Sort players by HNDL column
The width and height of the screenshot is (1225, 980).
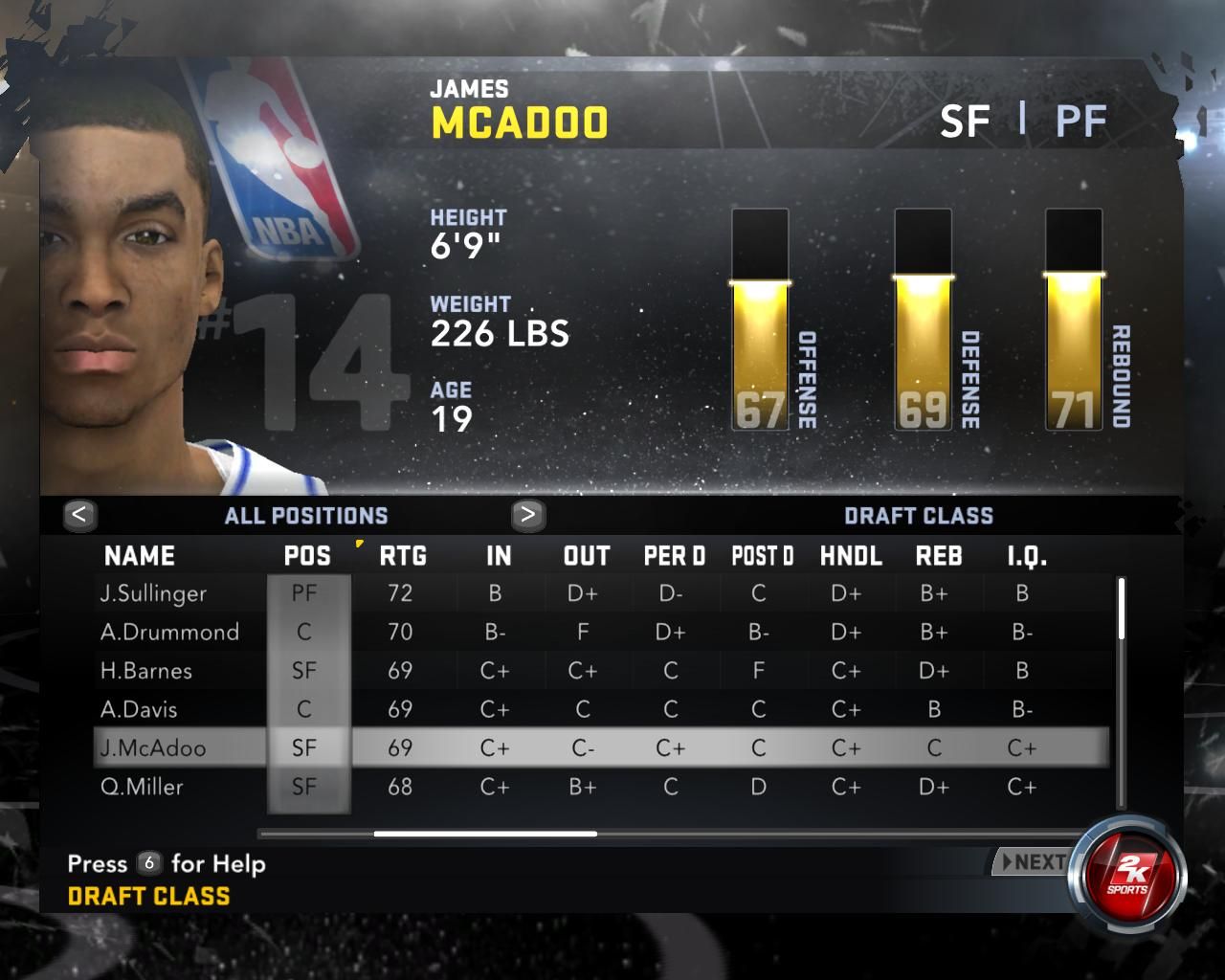(851, 556)
